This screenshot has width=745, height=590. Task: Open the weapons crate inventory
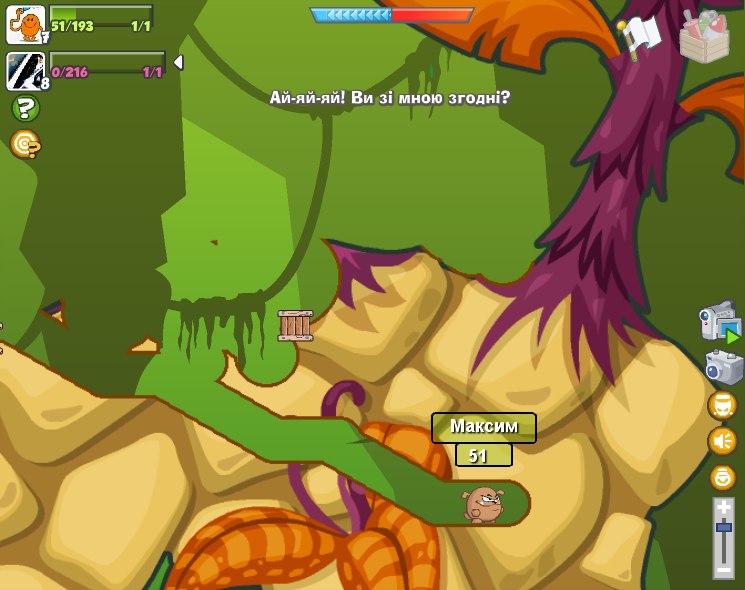pyautogui.click(x=705, y=37)
